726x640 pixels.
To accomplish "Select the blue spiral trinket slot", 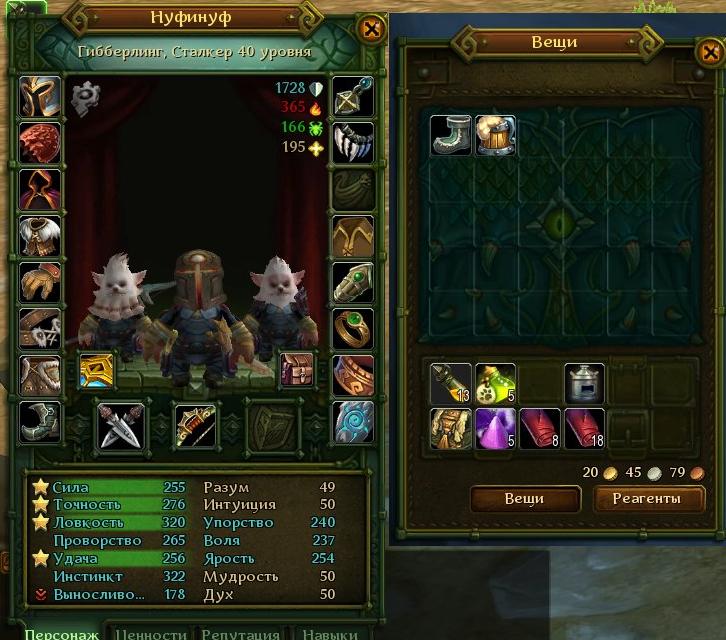I will [353, 421].
